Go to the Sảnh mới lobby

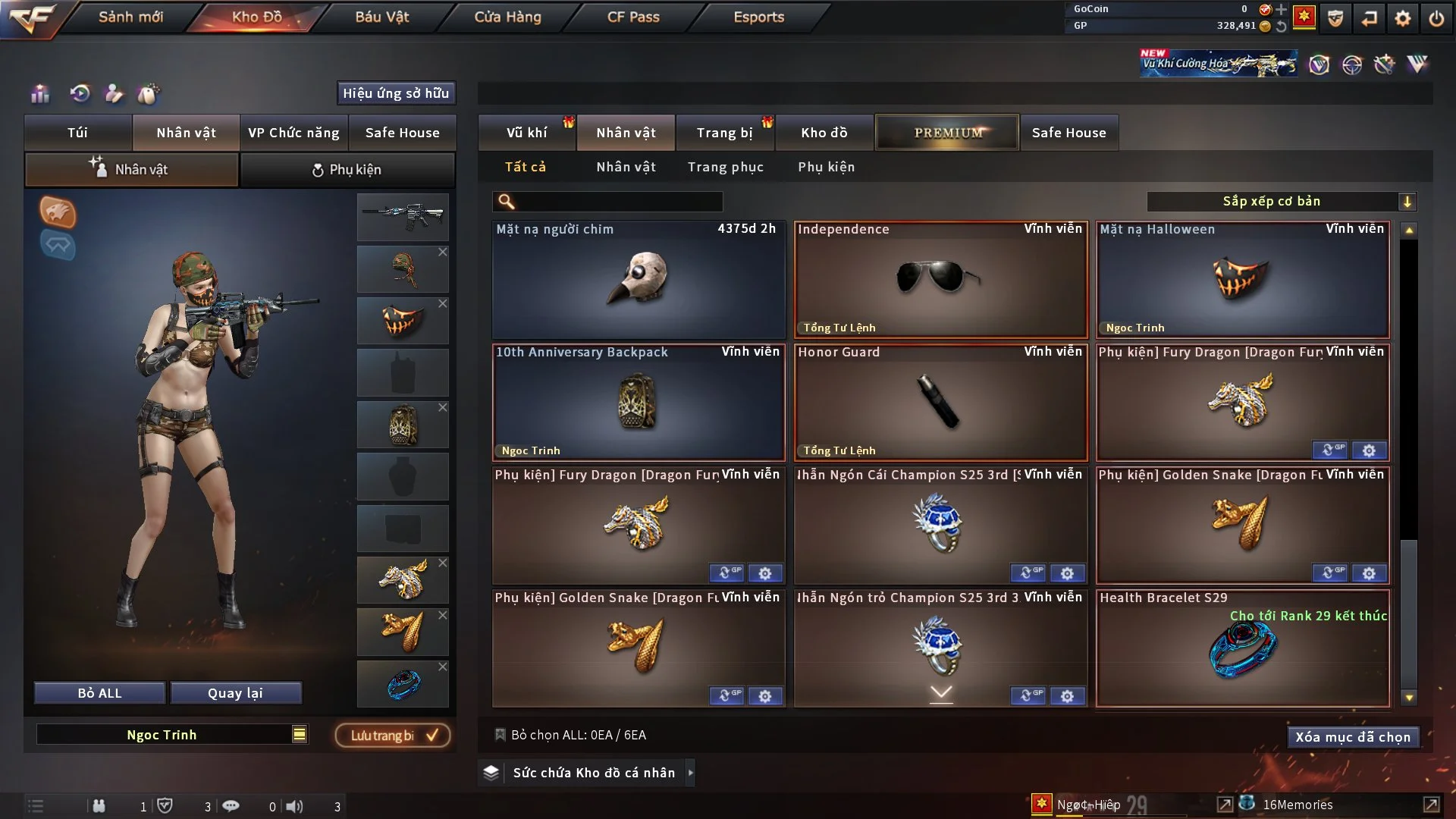[130, 17]
